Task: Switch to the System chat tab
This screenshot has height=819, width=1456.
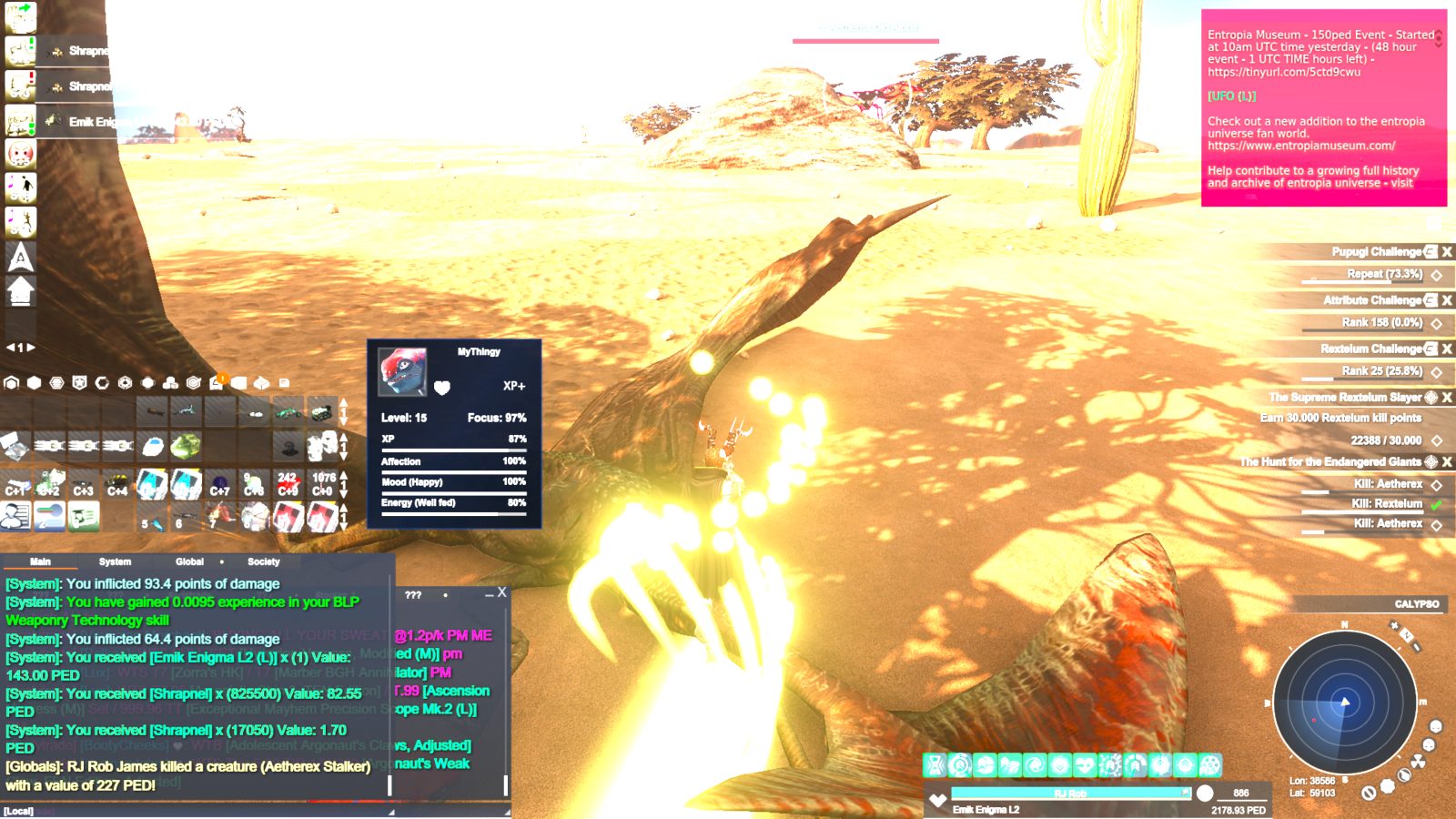Action: [115, 561]
